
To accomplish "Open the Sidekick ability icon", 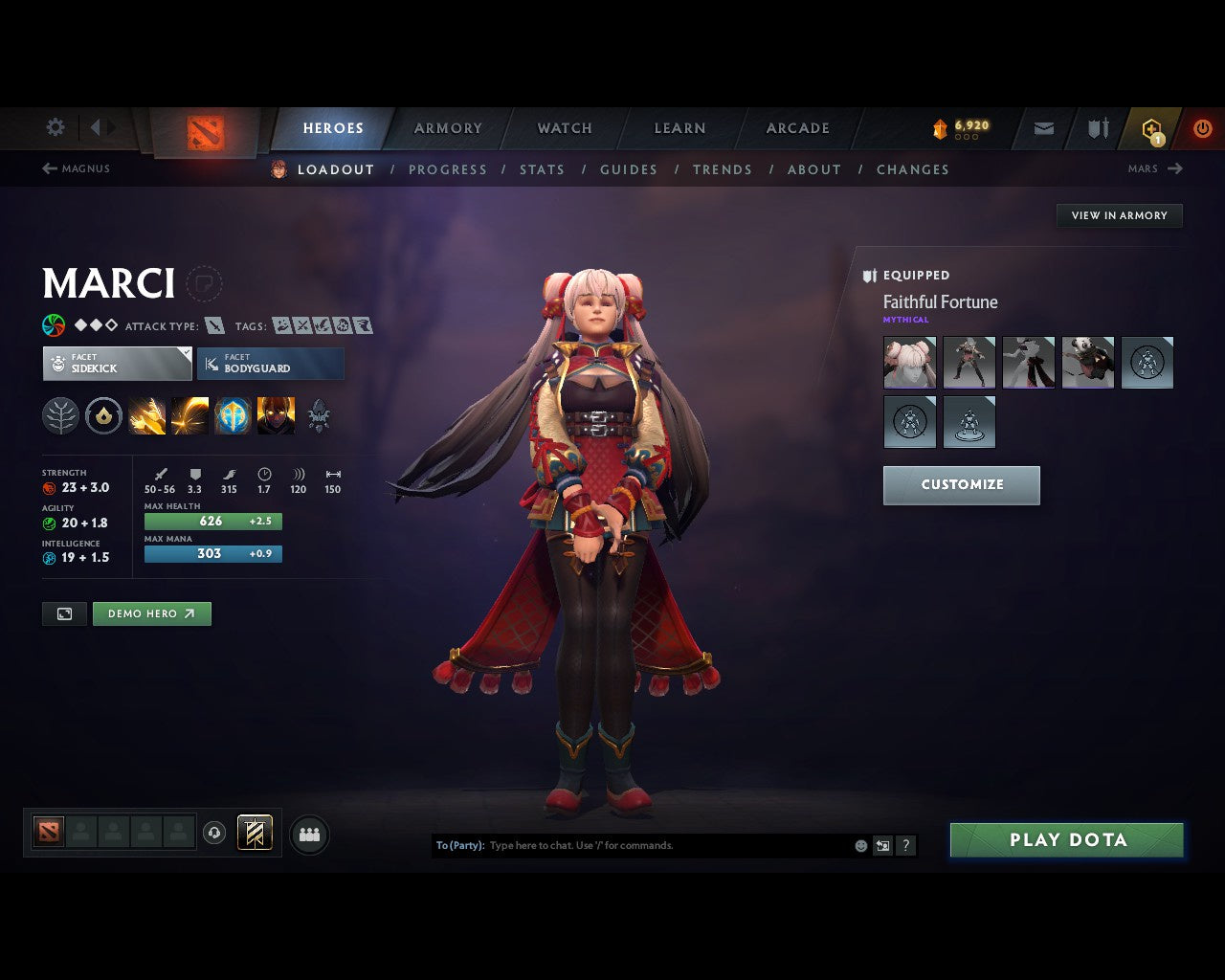I will 232,415.
